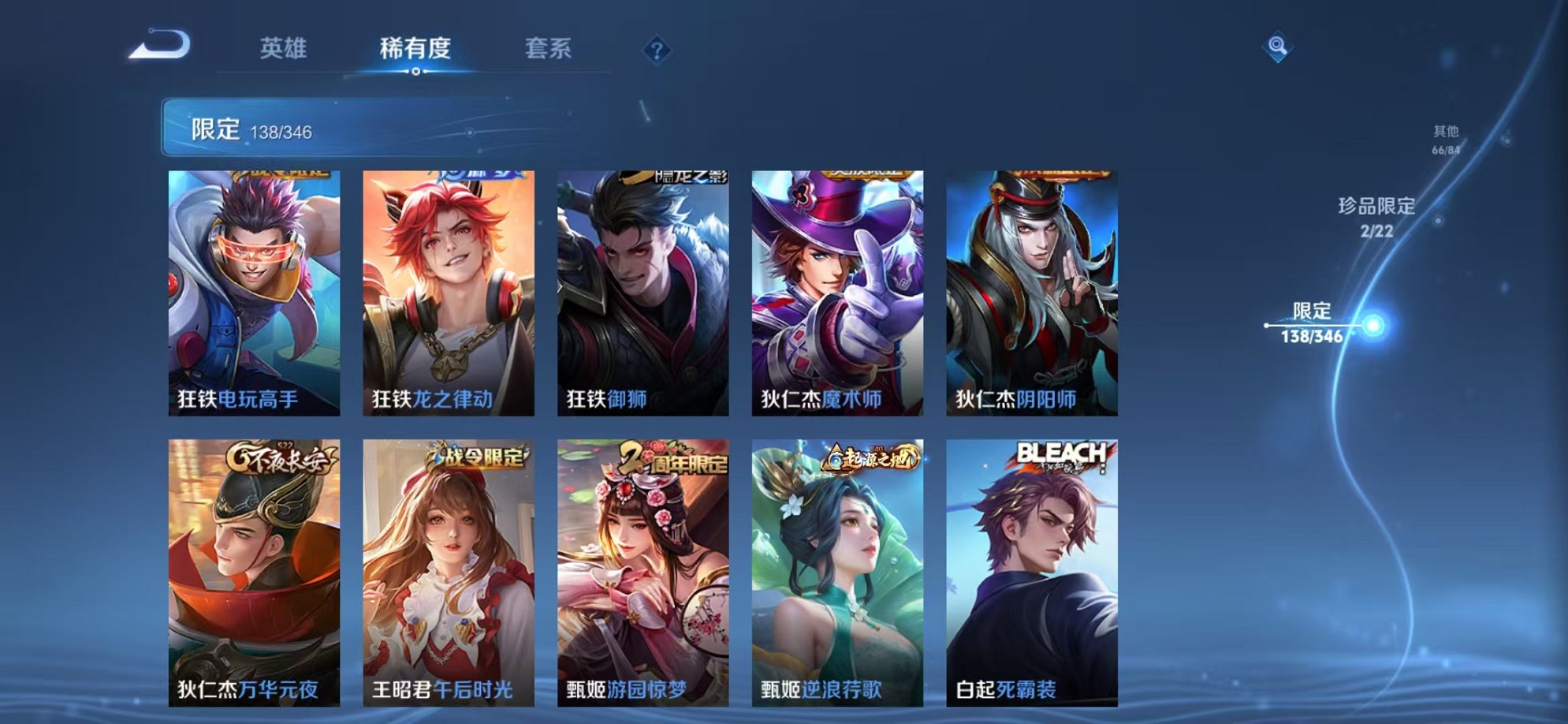Switch to the 英雄 tab
This screenshot has height=724, width=1568.
(x=284, y=49)
